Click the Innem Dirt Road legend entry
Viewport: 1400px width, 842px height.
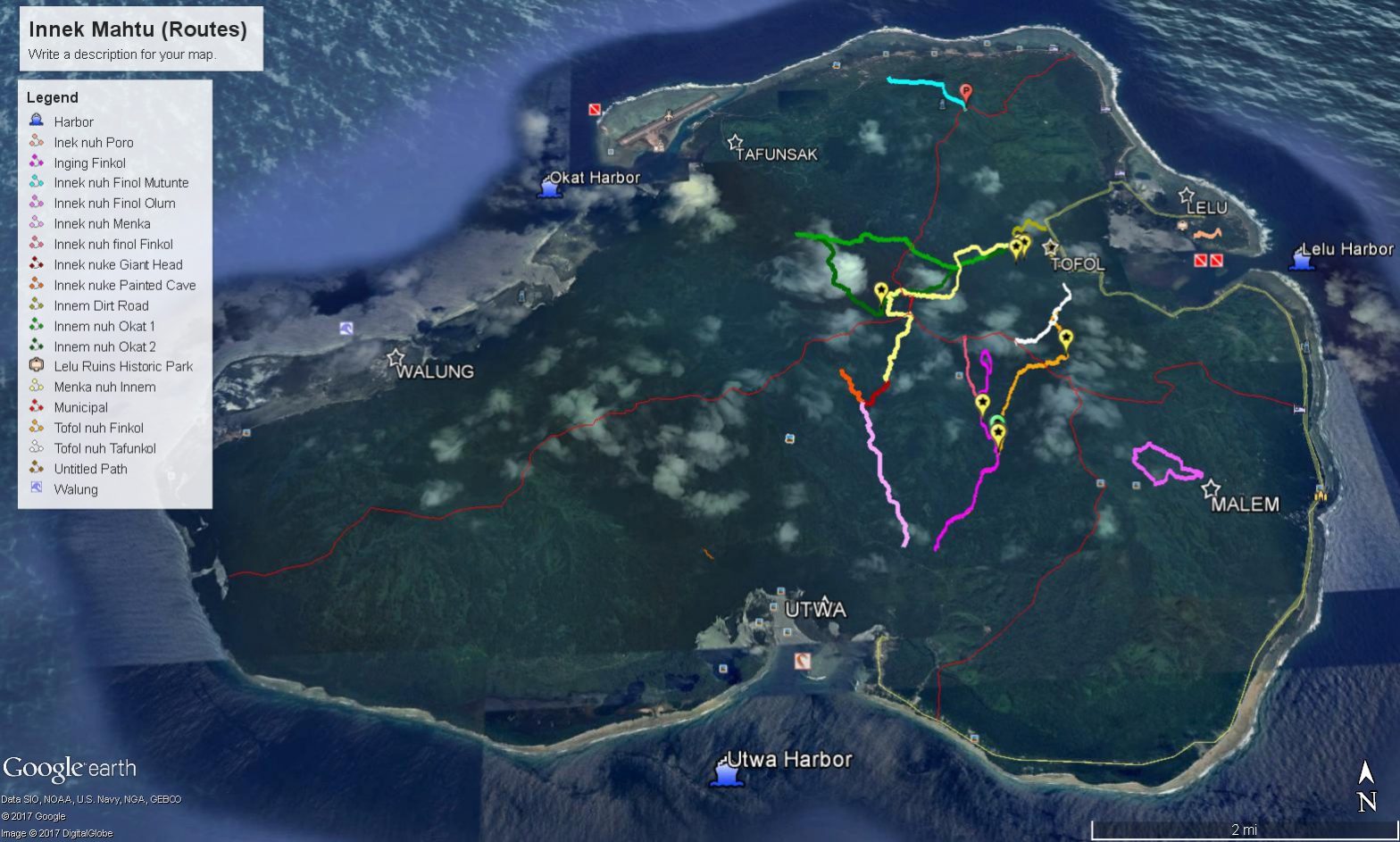click(101, 306)
